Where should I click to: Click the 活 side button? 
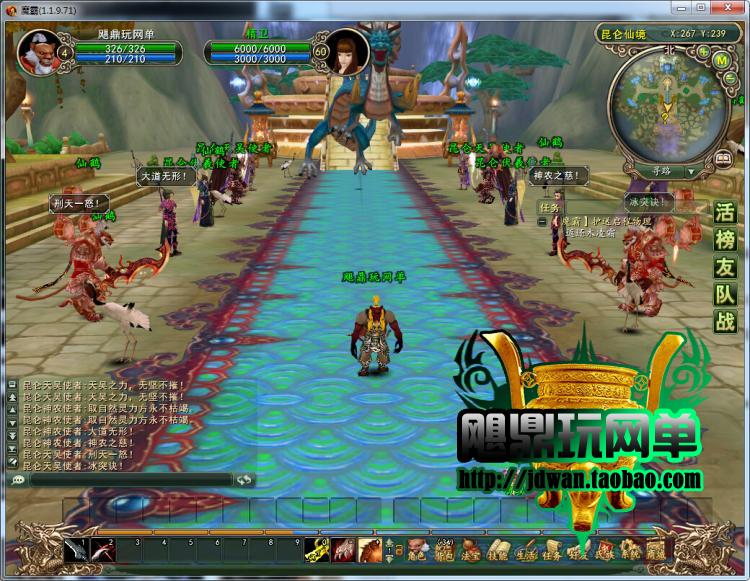(725, 213)
